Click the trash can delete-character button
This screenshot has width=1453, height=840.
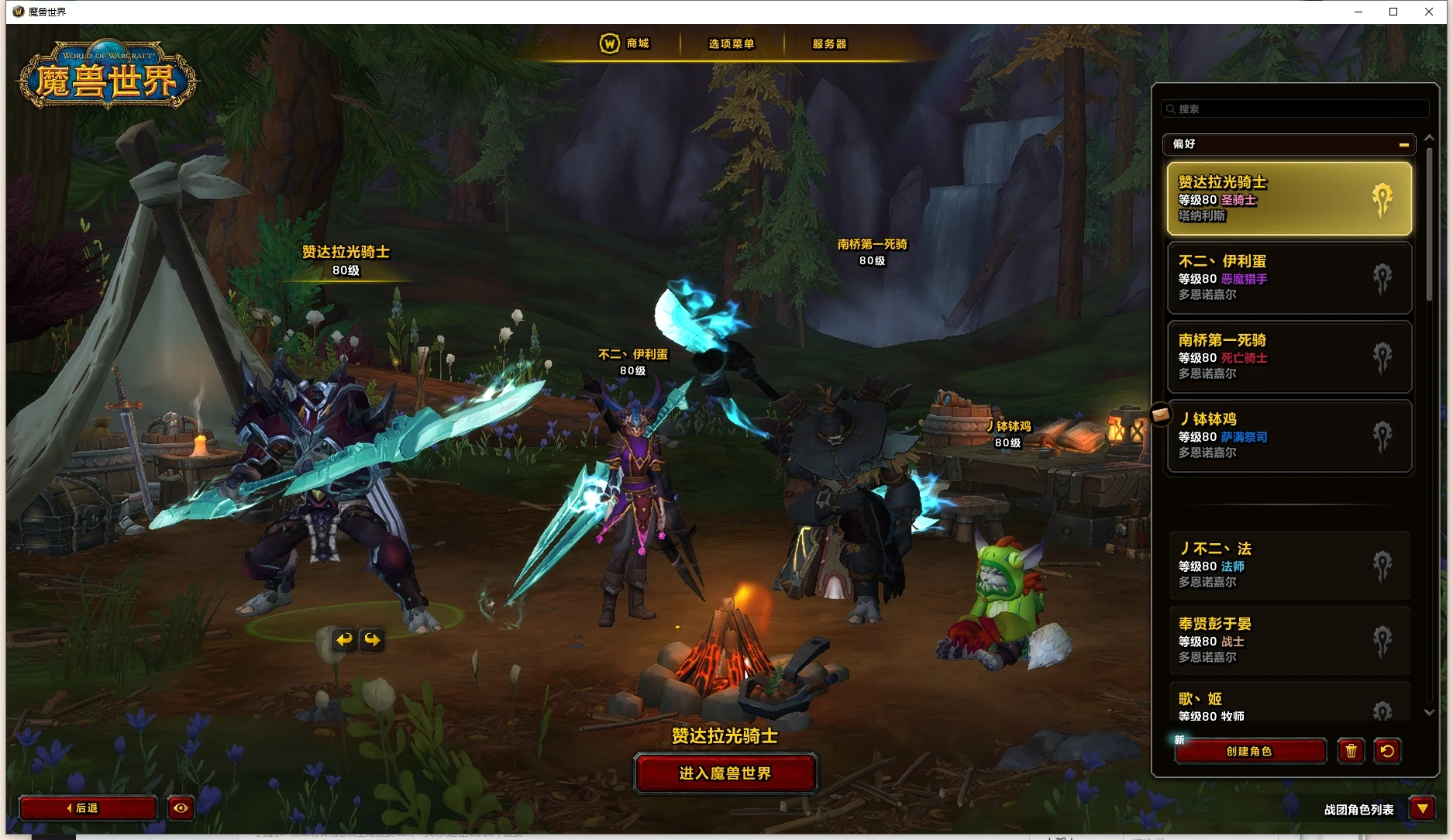click(1351, 751)
